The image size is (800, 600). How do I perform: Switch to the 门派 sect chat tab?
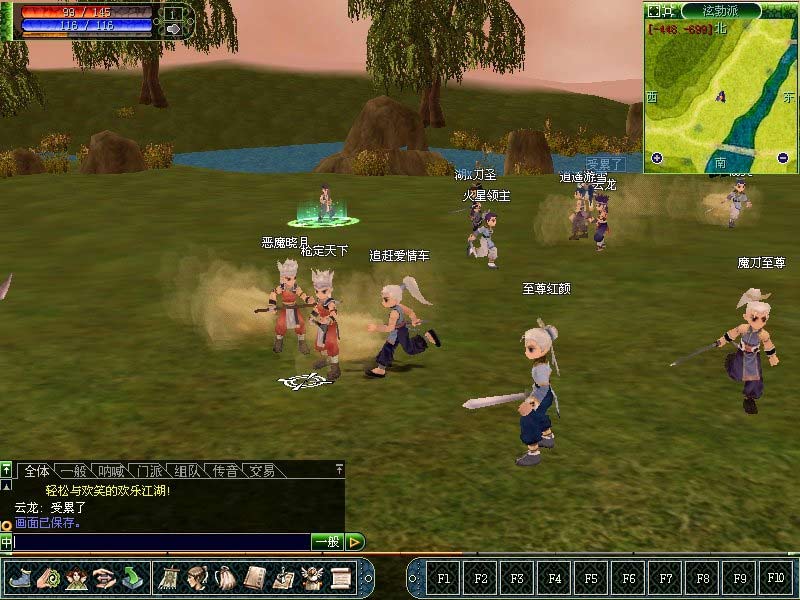coord(151,470)
